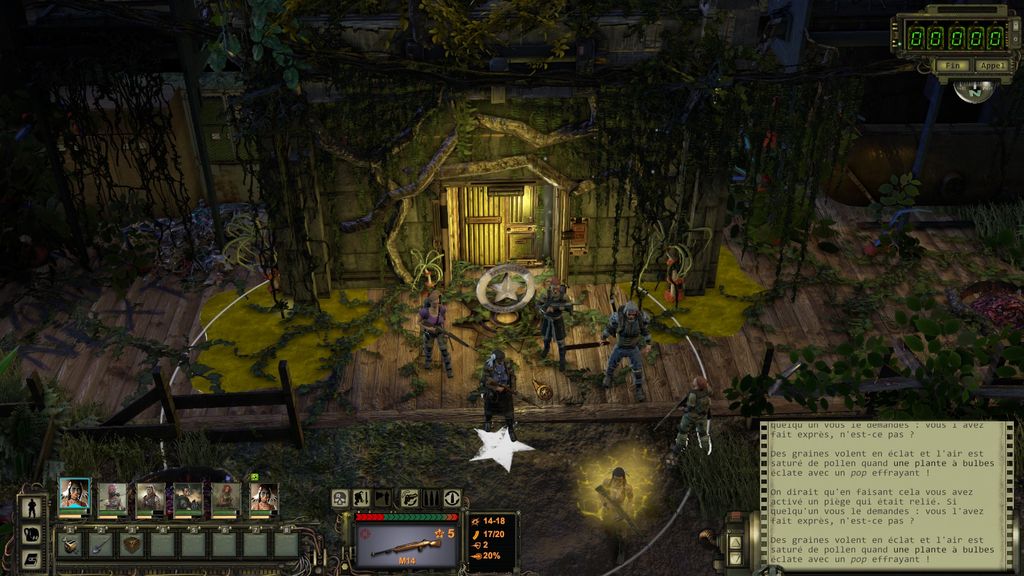Select the third squad member portrait
Image resolution: width=1024 pixels, height=576 pixels.
tap(150, 497)
